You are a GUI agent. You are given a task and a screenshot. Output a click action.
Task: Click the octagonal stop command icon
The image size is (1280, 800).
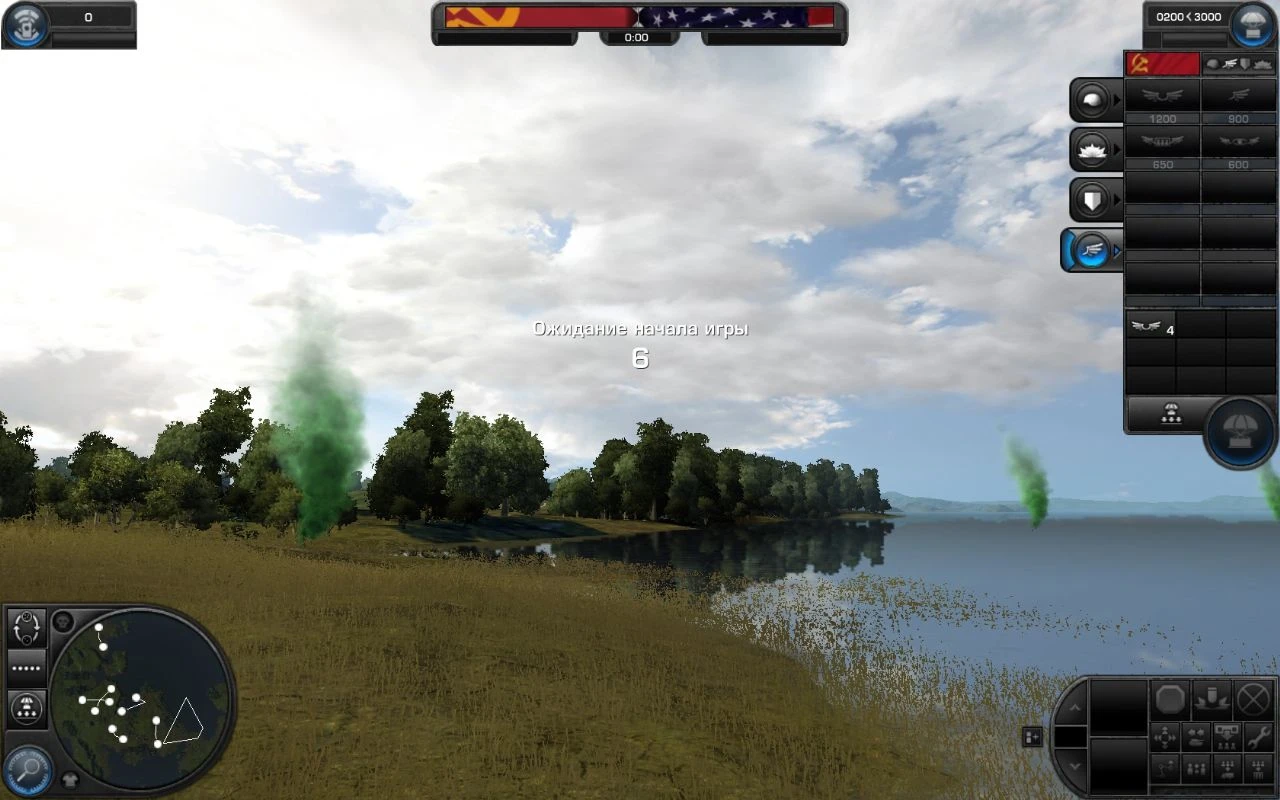pyautogui.click(x=1170, y=700)
